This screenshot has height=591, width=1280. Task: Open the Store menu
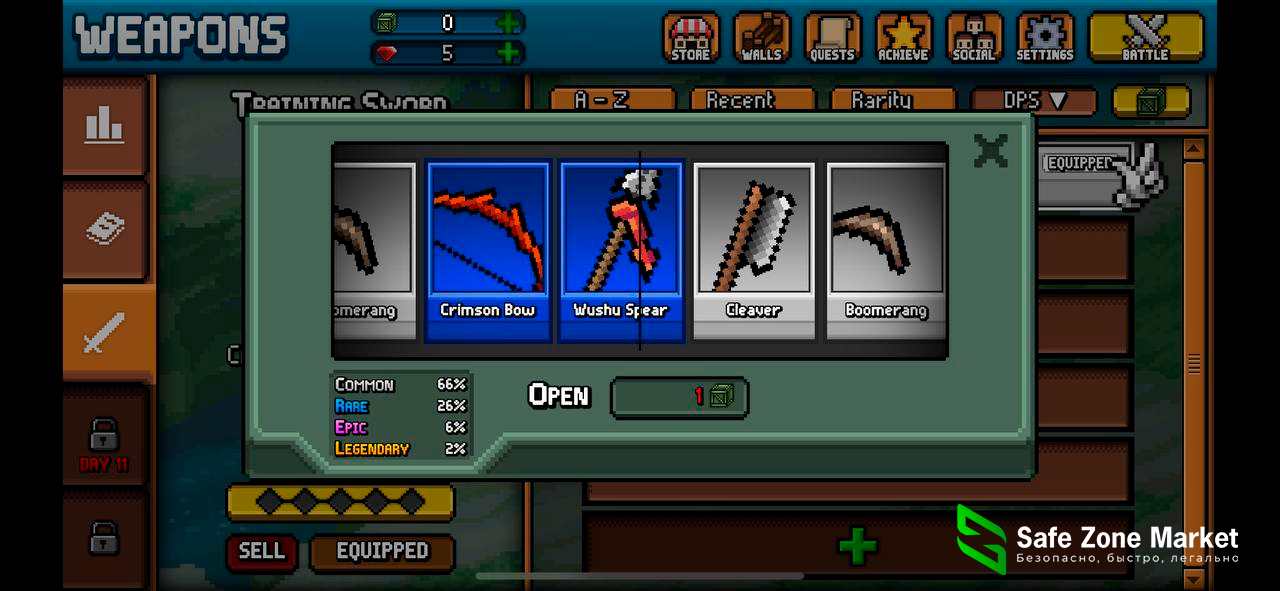(690, 38)
